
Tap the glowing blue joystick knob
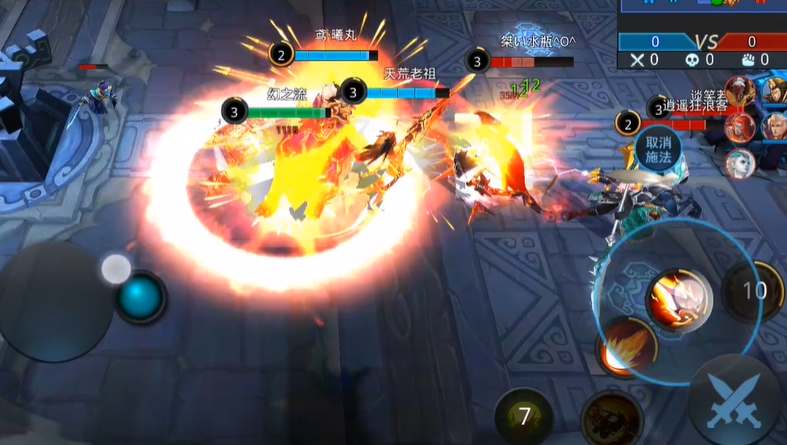(140, 297)
